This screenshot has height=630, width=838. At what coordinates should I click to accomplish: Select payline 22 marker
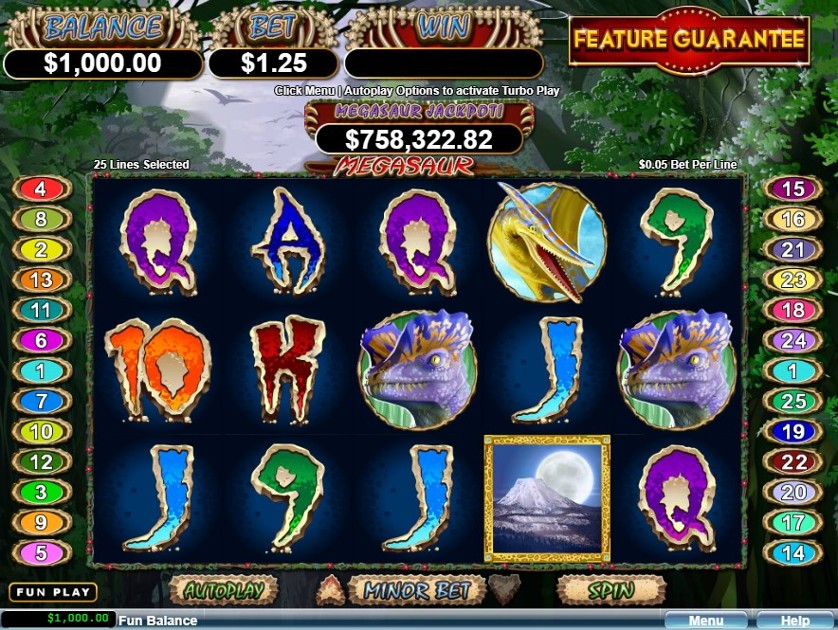[x=792, y=462]
